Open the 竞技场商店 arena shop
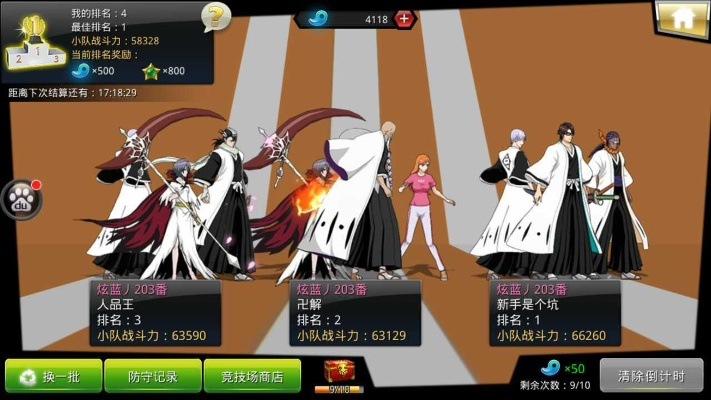Image resolution: width=711 pixels, height=400 pixels. coord(252,376)
